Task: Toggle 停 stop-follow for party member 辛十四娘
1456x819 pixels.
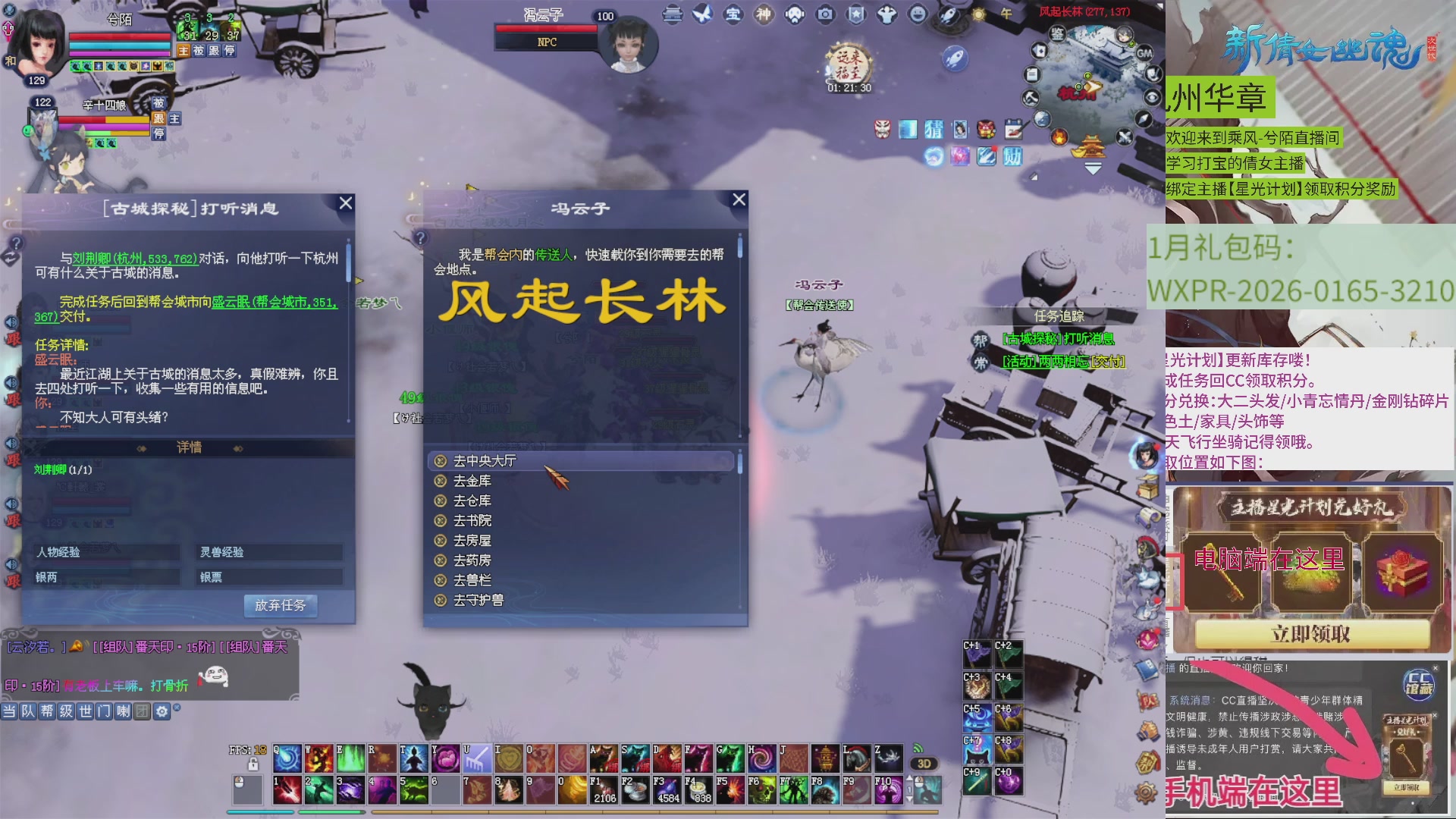Action: click(158, 134)
